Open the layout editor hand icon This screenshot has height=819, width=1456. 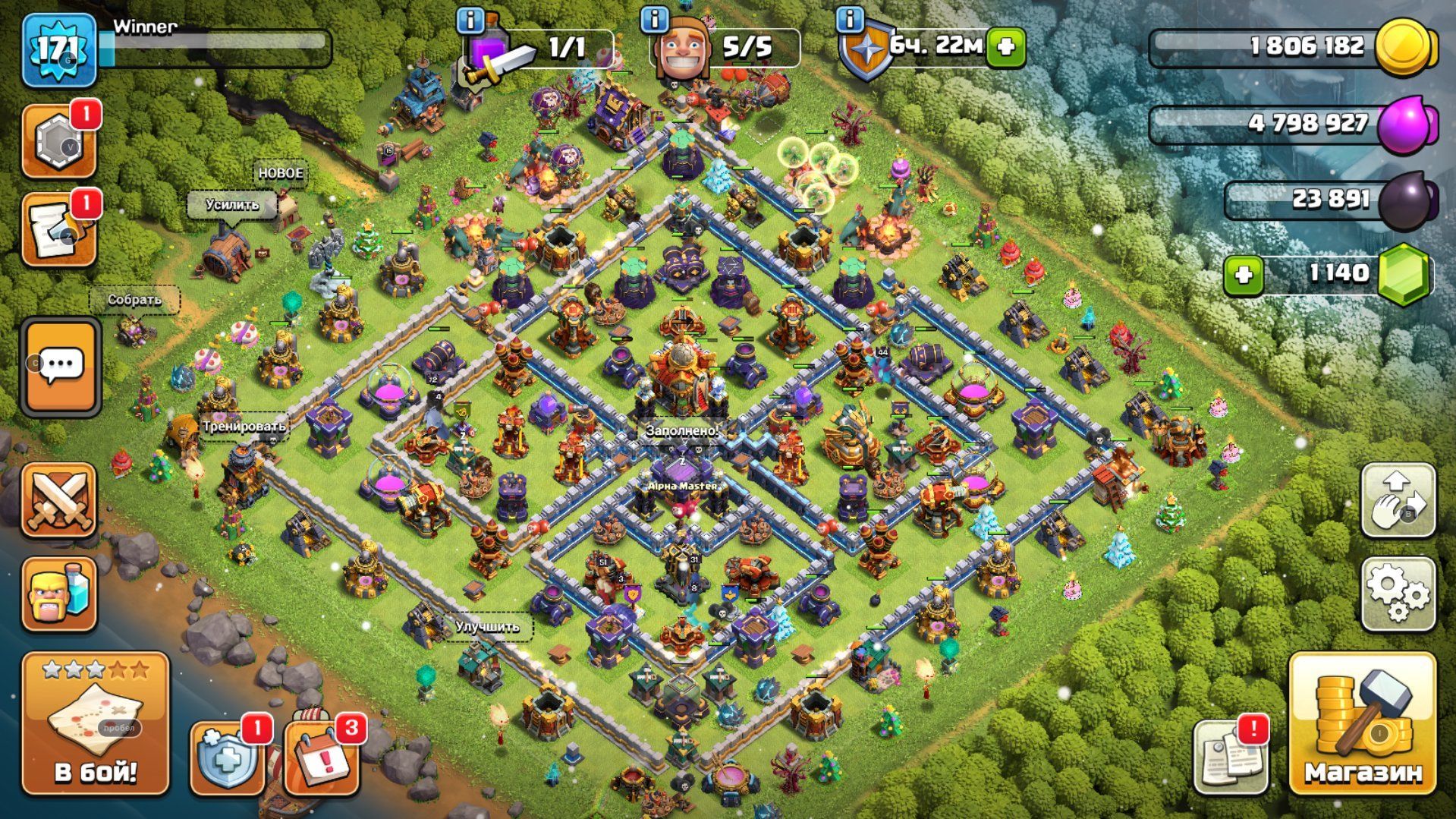(x=1398, y=500)
